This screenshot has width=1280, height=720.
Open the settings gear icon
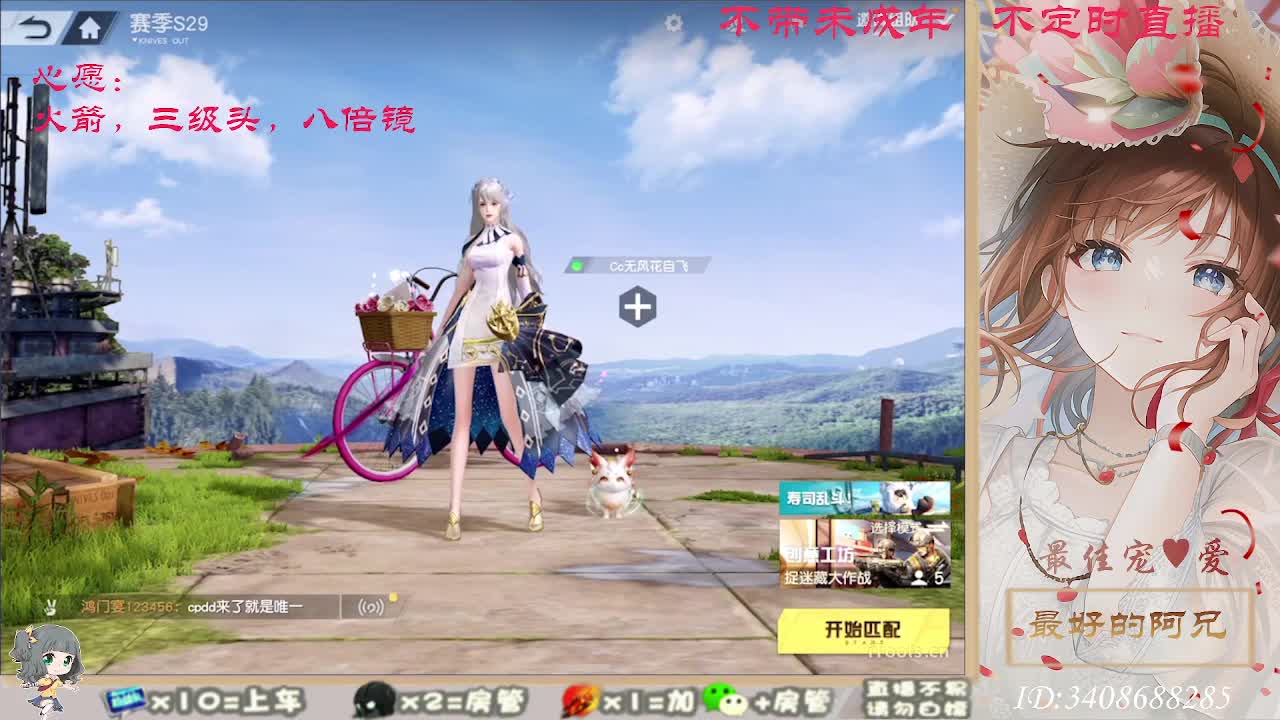pyautogui.click(x=674, y=22)
